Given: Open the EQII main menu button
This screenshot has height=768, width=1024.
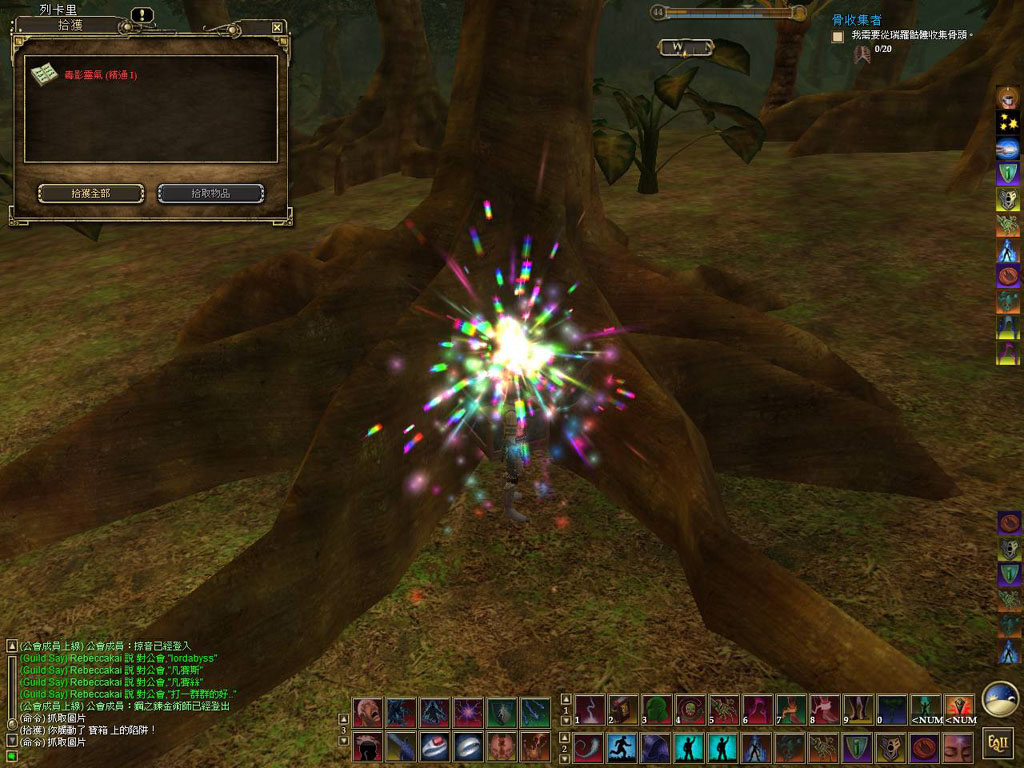Looking at the screenshot, I should click(x=997, y=745).
